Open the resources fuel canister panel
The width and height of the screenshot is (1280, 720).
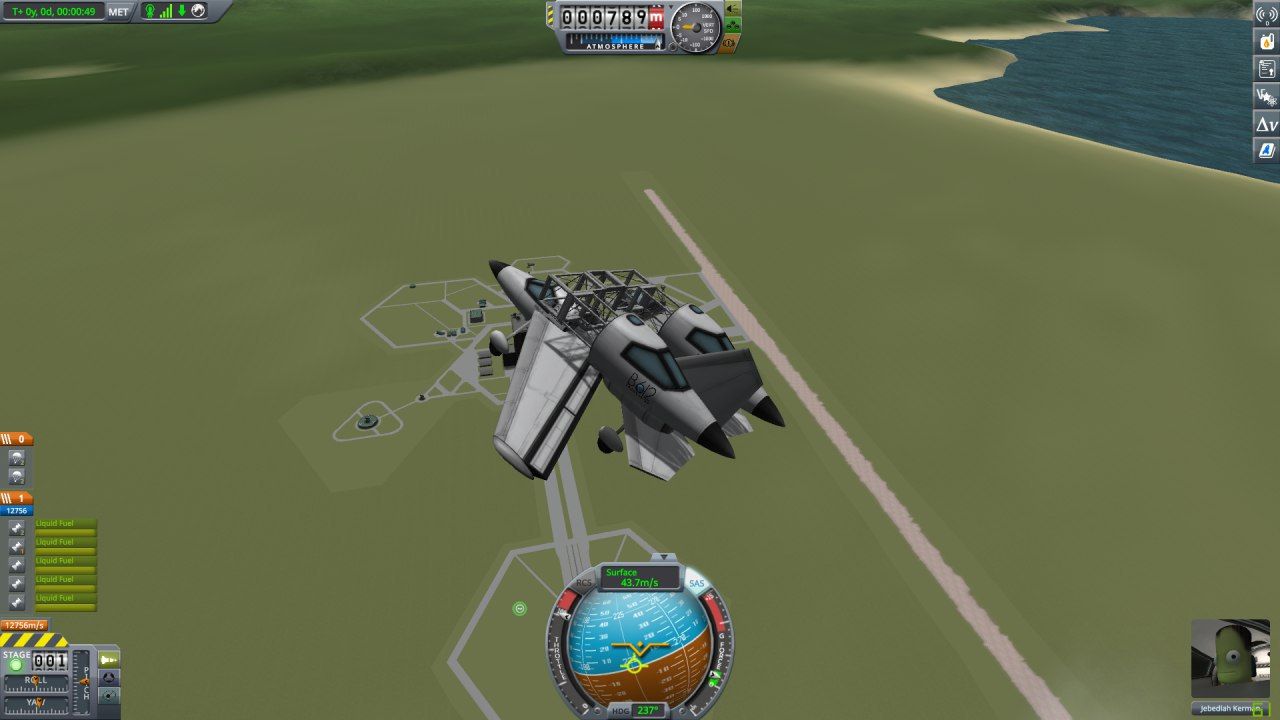coord(1267,41)
